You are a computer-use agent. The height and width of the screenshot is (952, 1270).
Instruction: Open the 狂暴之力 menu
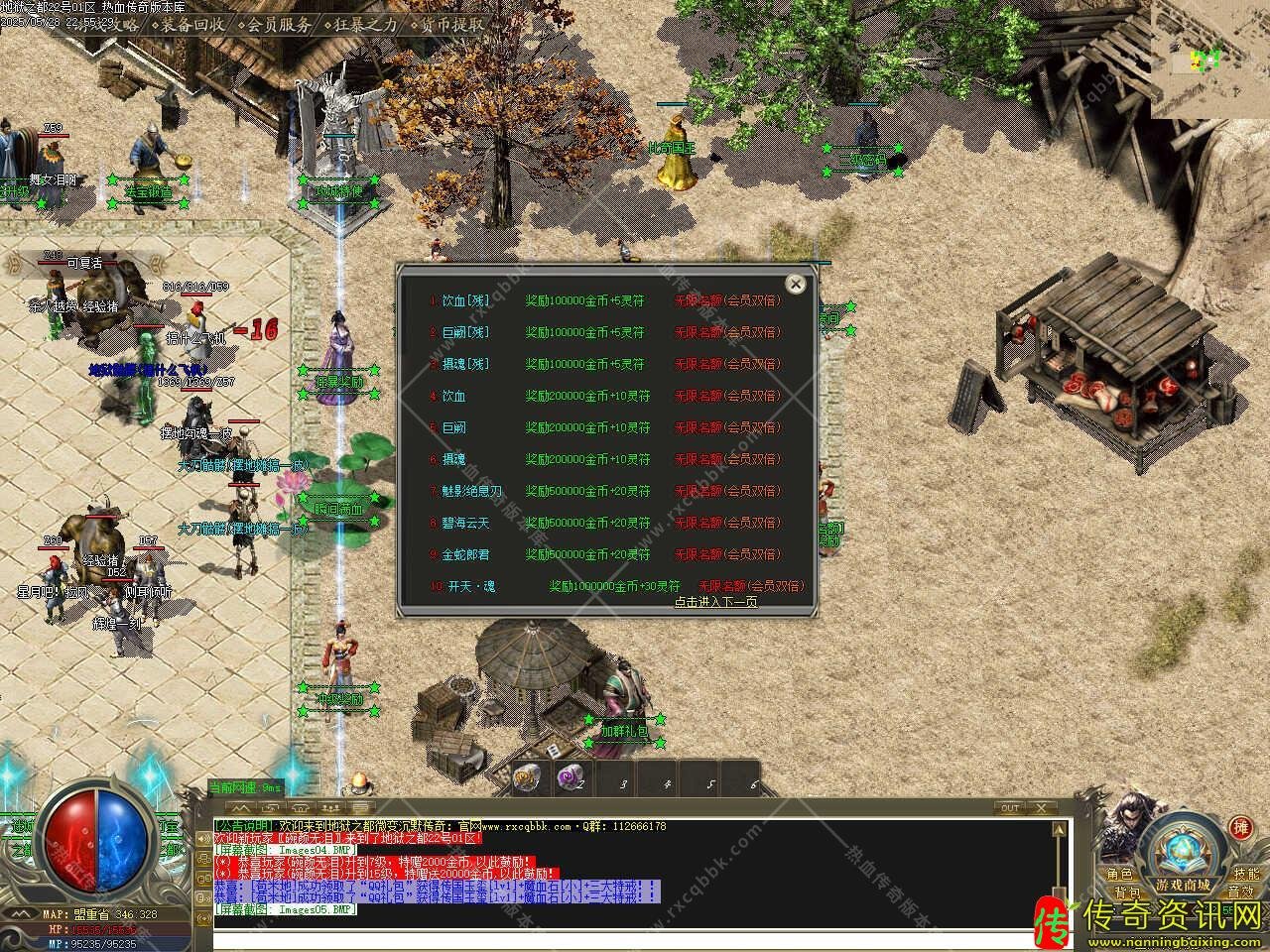[x=364, y=24]
